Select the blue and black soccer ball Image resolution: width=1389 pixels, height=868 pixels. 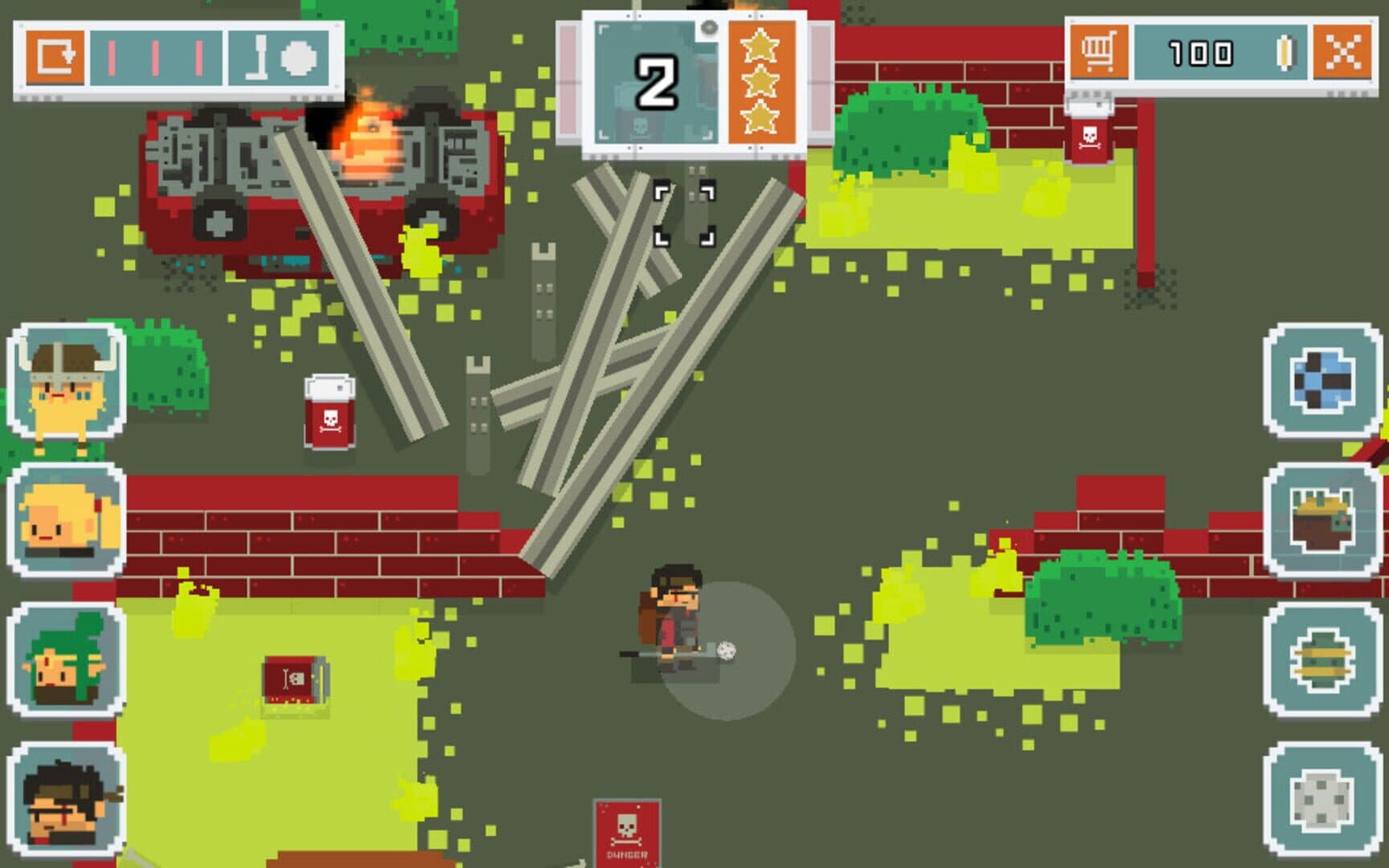point(1322,380)
